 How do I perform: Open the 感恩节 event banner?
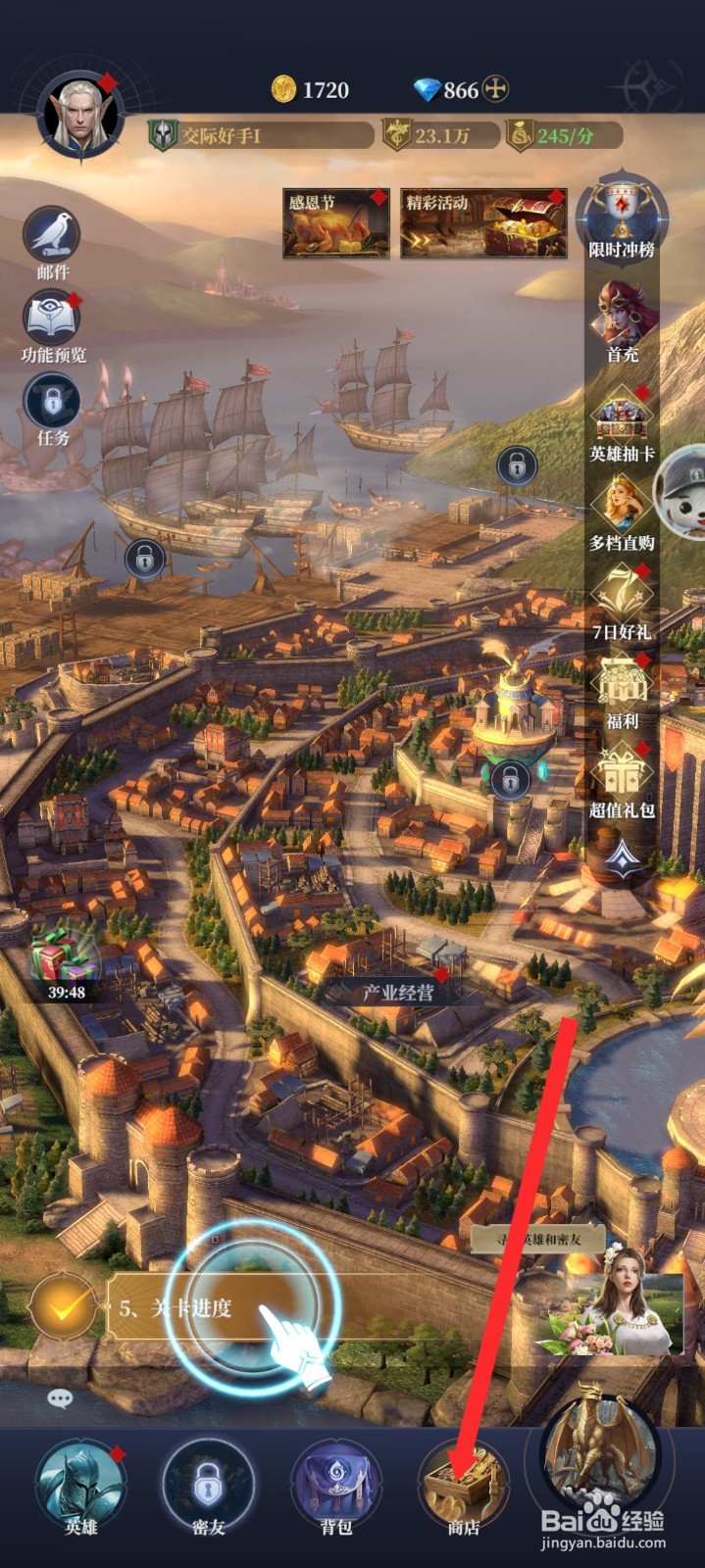click(x=335, y=224)
